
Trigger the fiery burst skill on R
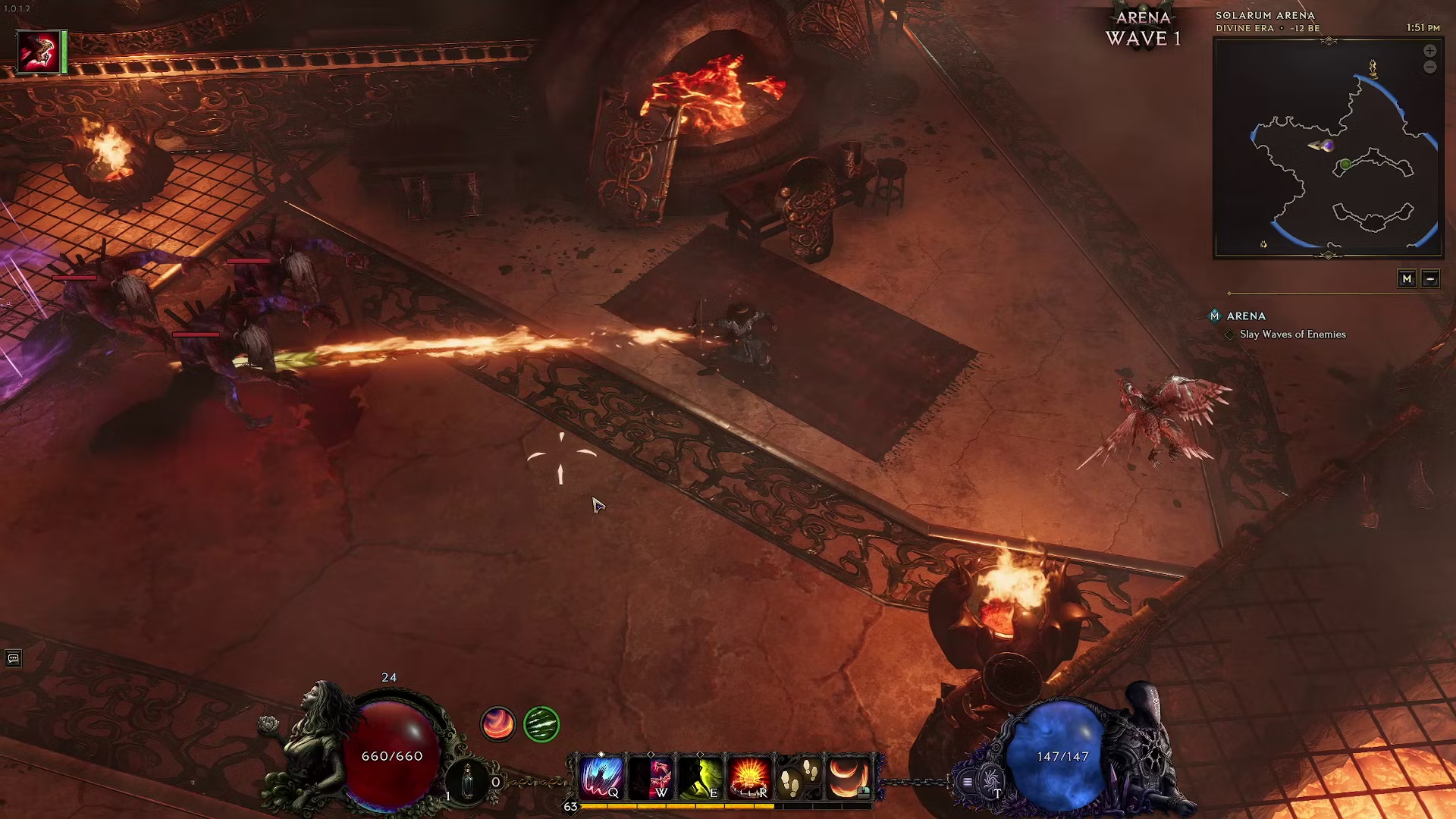(x=749, y=777)
